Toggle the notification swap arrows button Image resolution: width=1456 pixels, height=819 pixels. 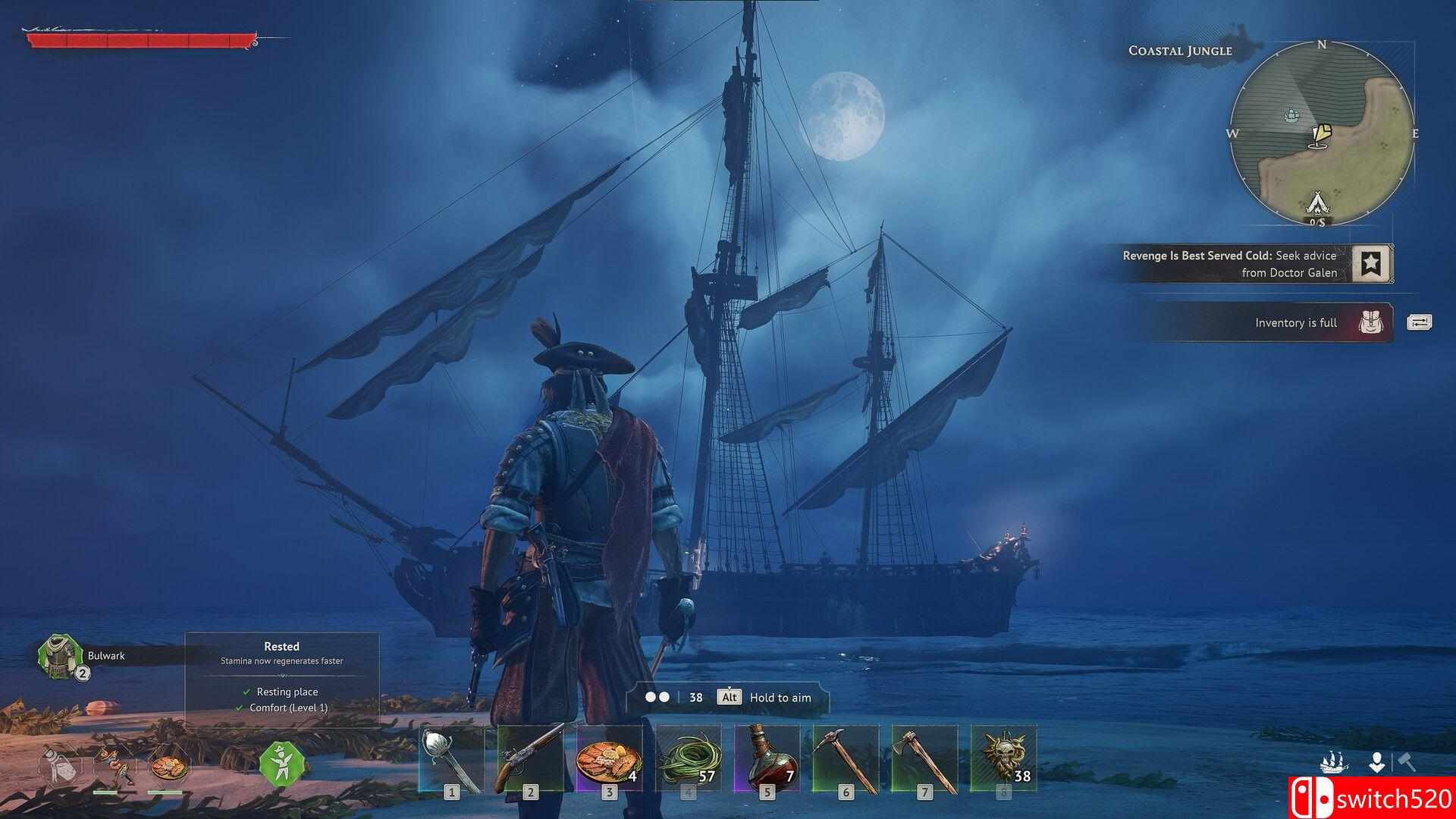point(1419,322)
